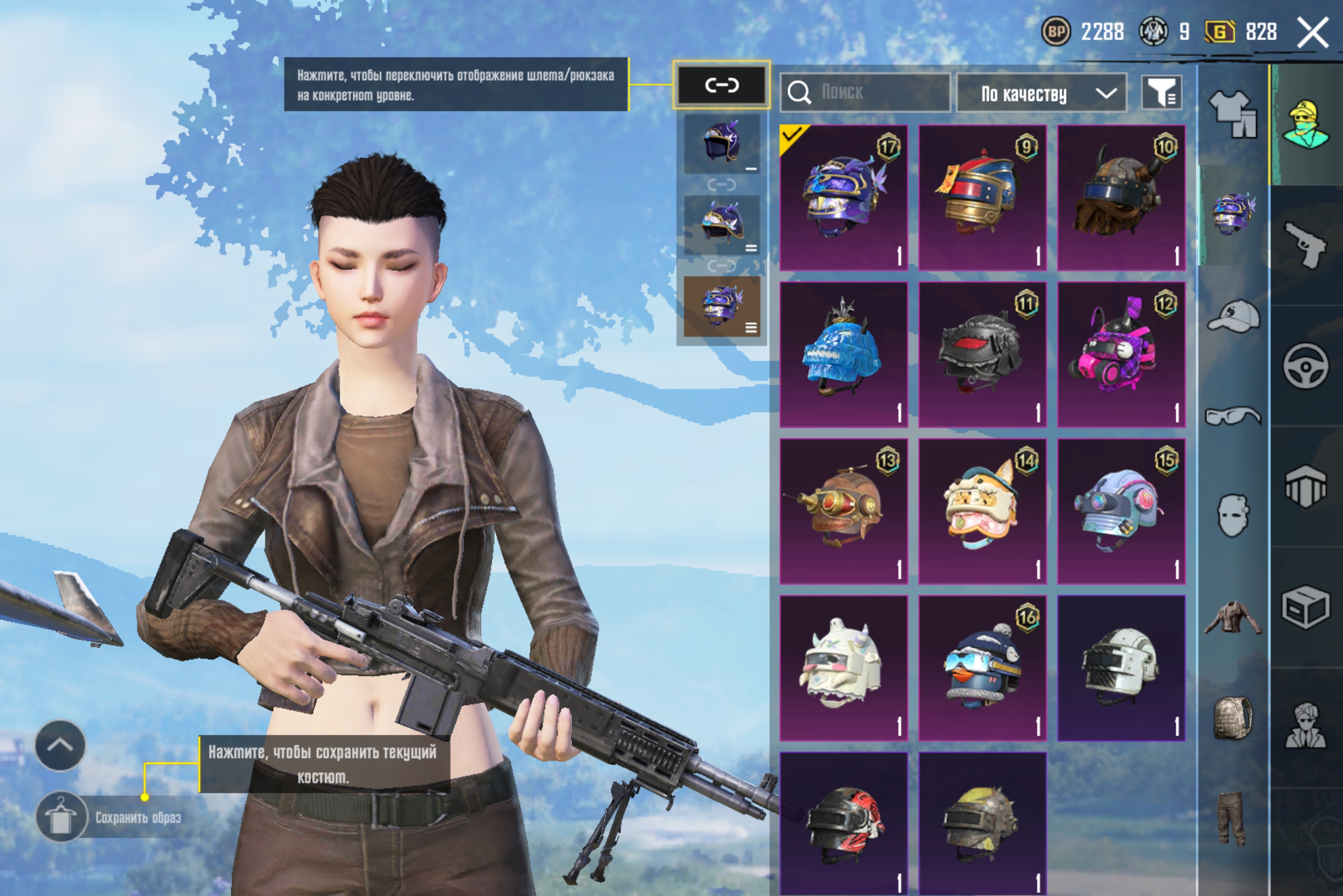This screenshot has width=1343, height=896.
Task: Open the shirt and pants outfit category
Action: (x=1233, y=114)
